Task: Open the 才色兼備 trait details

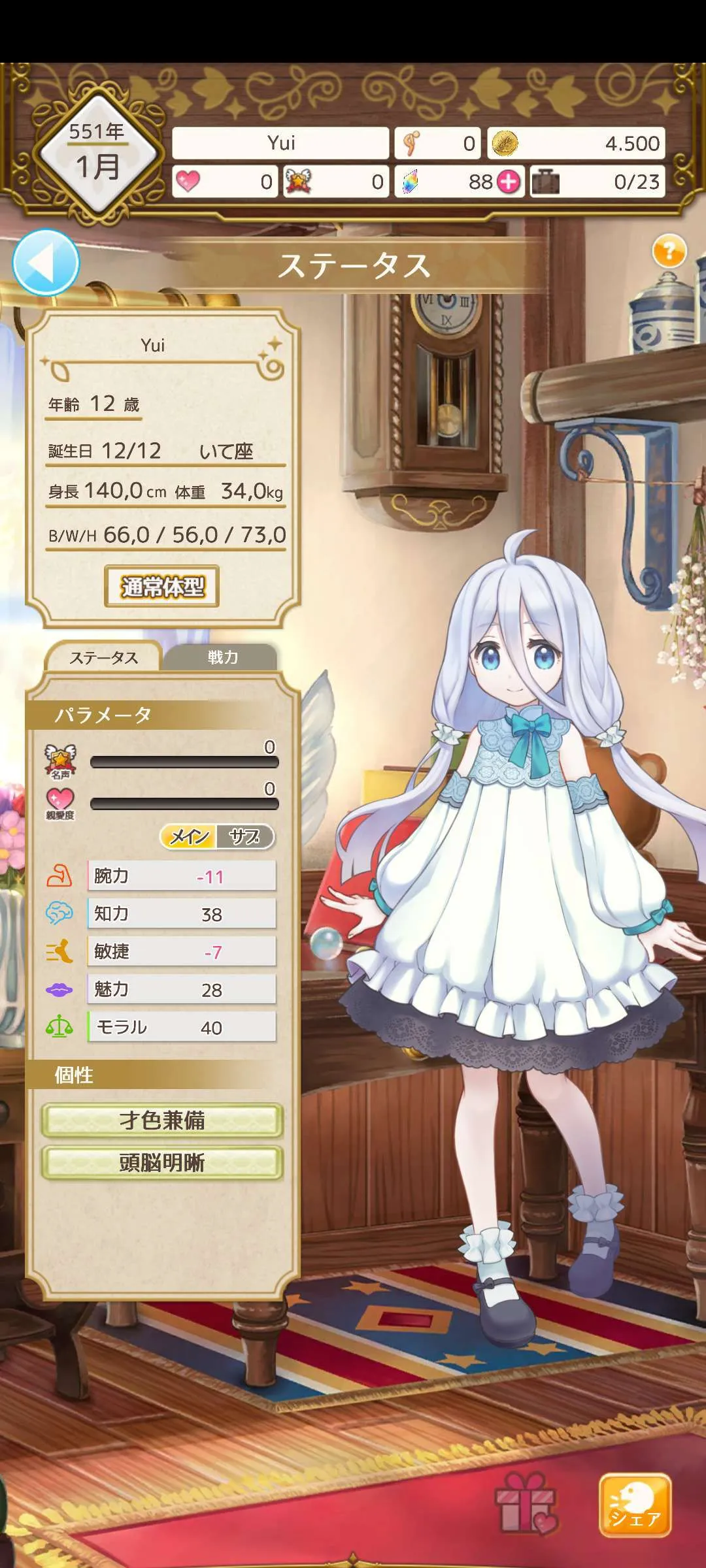Action: click(162, 1120)
